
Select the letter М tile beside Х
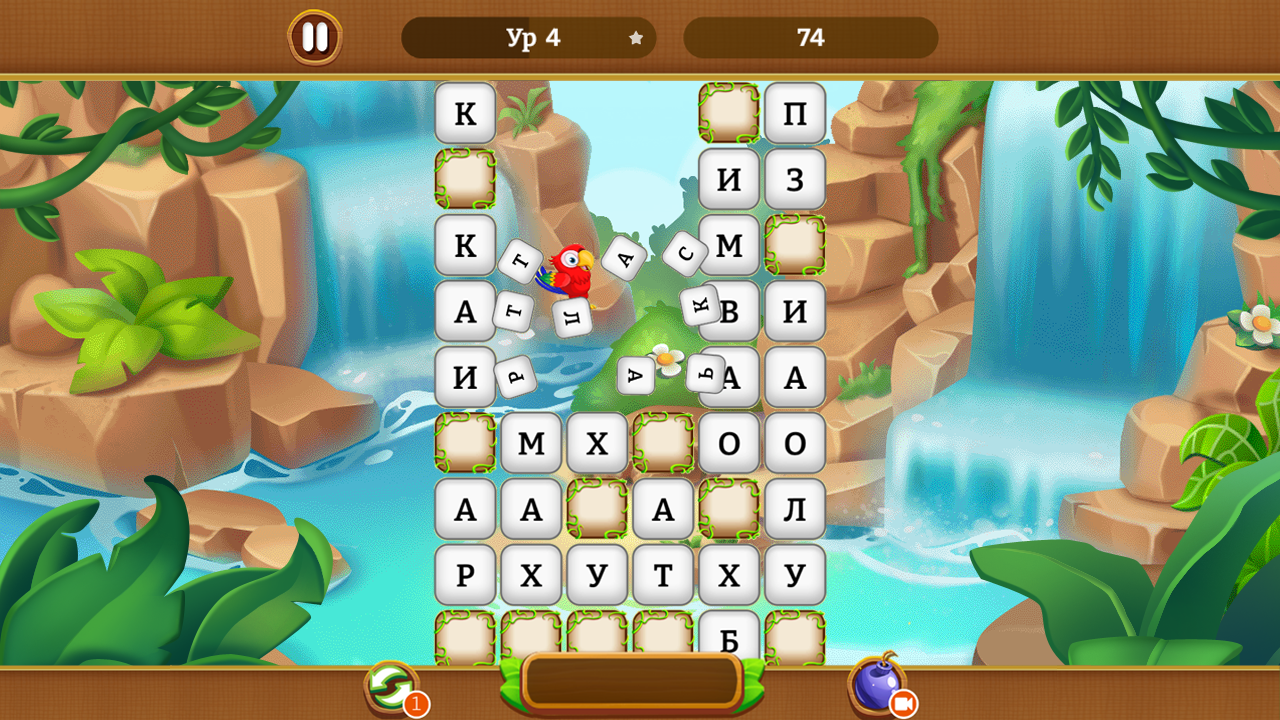(x=531, y=443)
